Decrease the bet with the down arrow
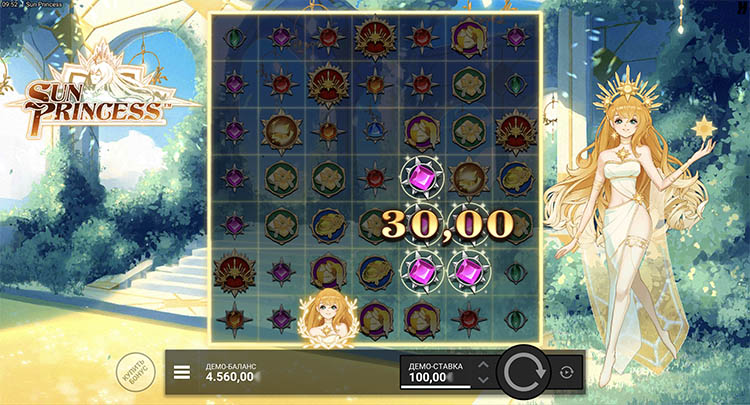This screenshot has height=405, width=750. (484, 380)
